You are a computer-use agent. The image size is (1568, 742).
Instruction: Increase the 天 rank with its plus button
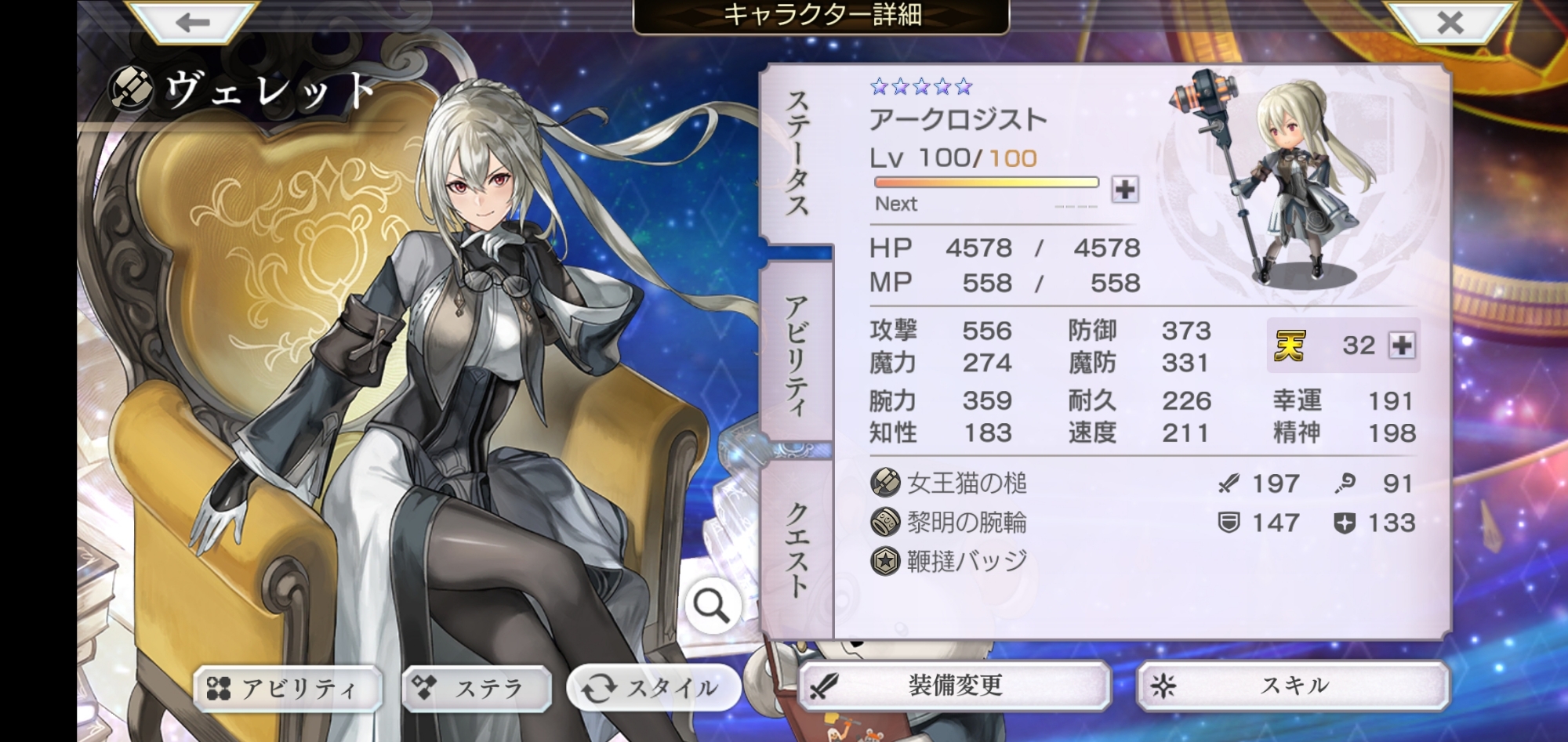[1402, 345]
